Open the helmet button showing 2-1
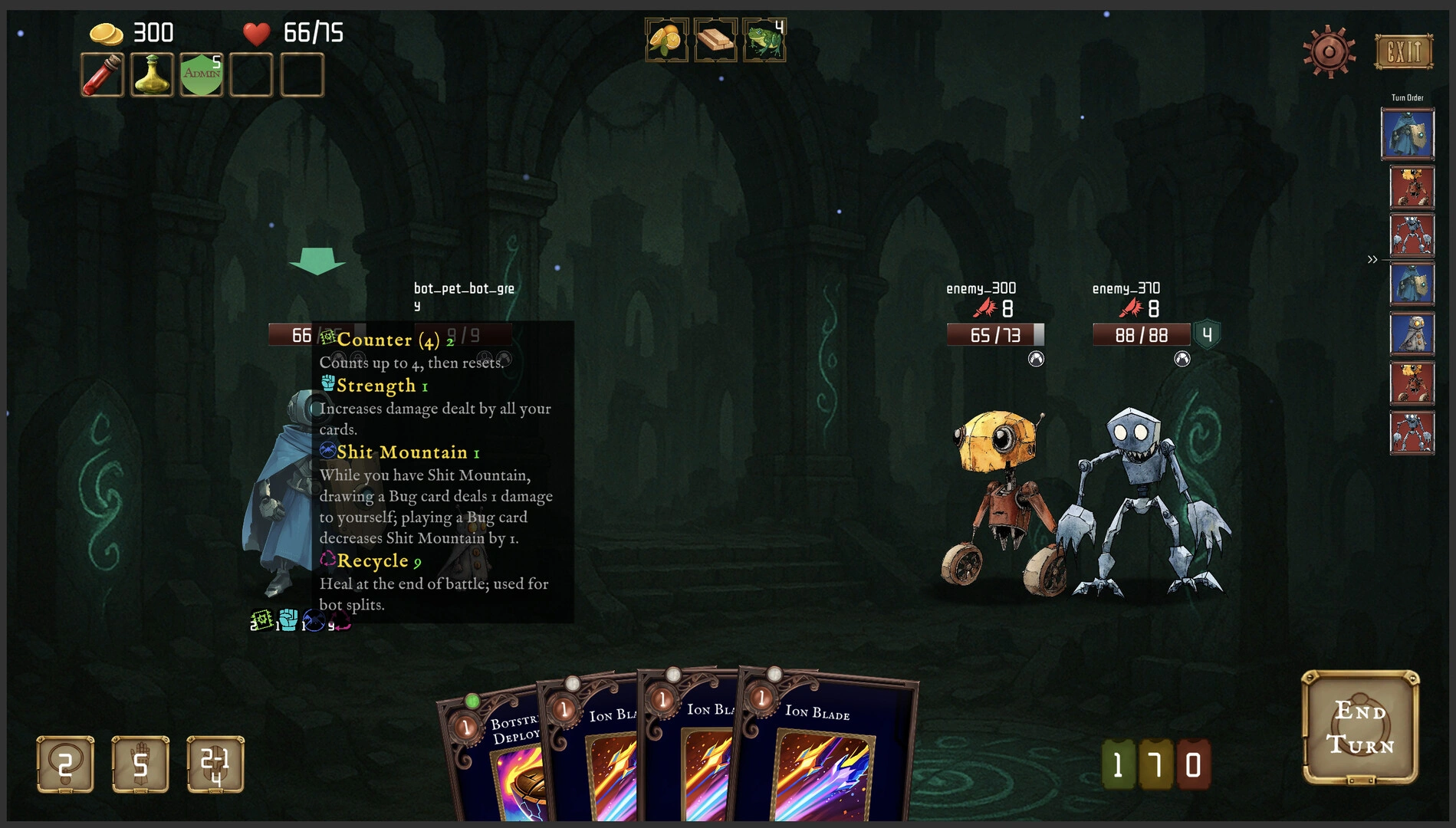Screen dimensions: 1456x828 215,764
